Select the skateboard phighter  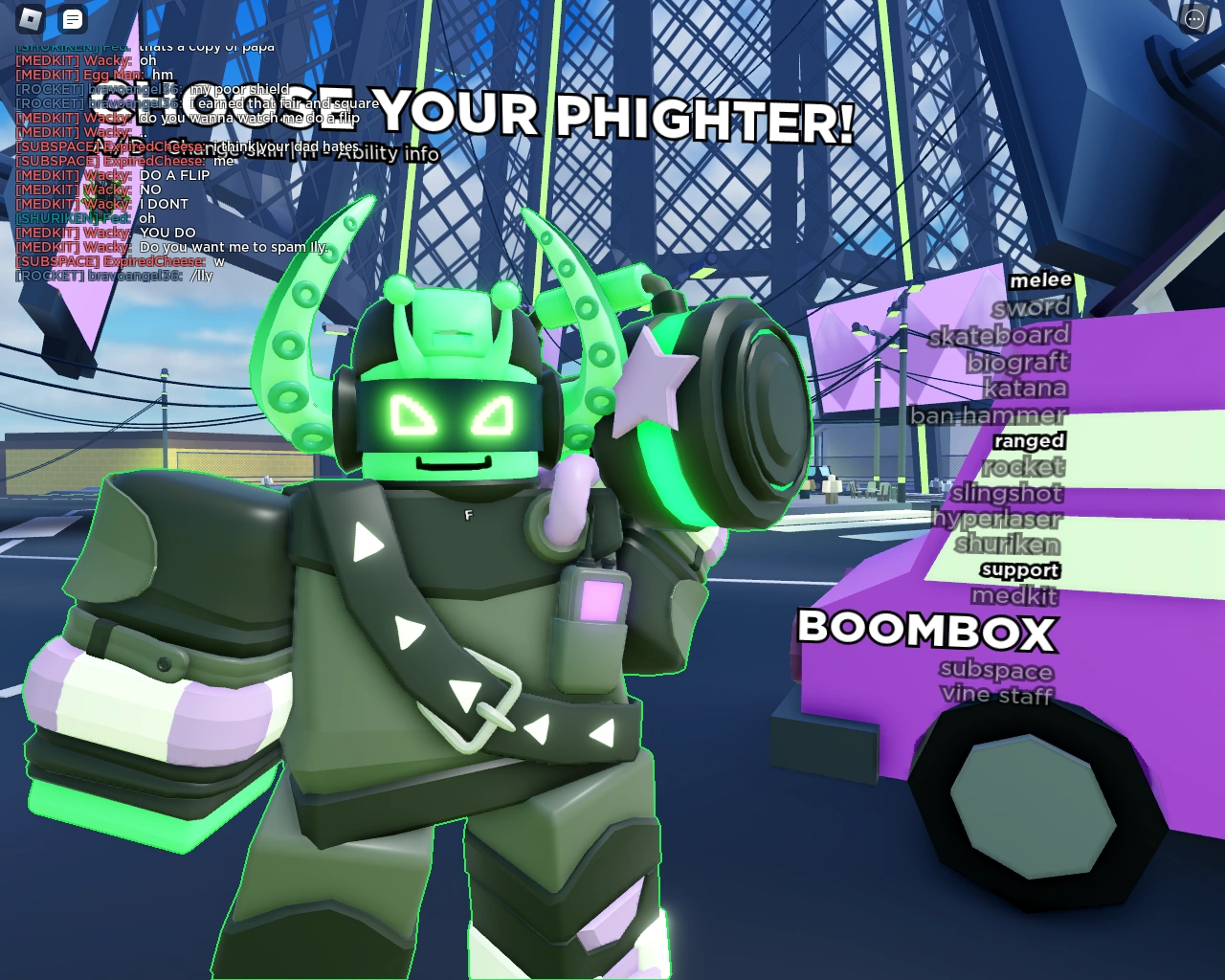click(x=999, y=335)
